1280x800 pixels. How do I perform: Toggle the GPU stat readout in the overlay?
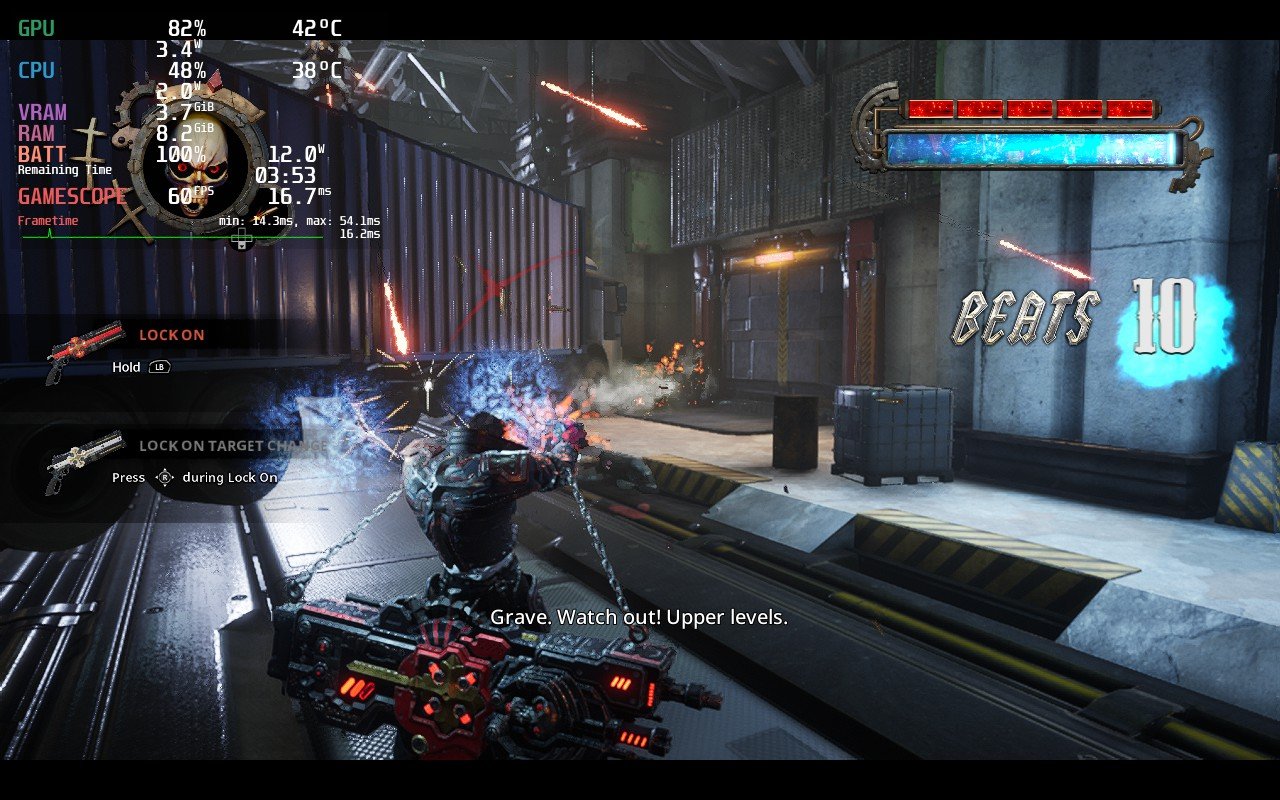[36, 29]
